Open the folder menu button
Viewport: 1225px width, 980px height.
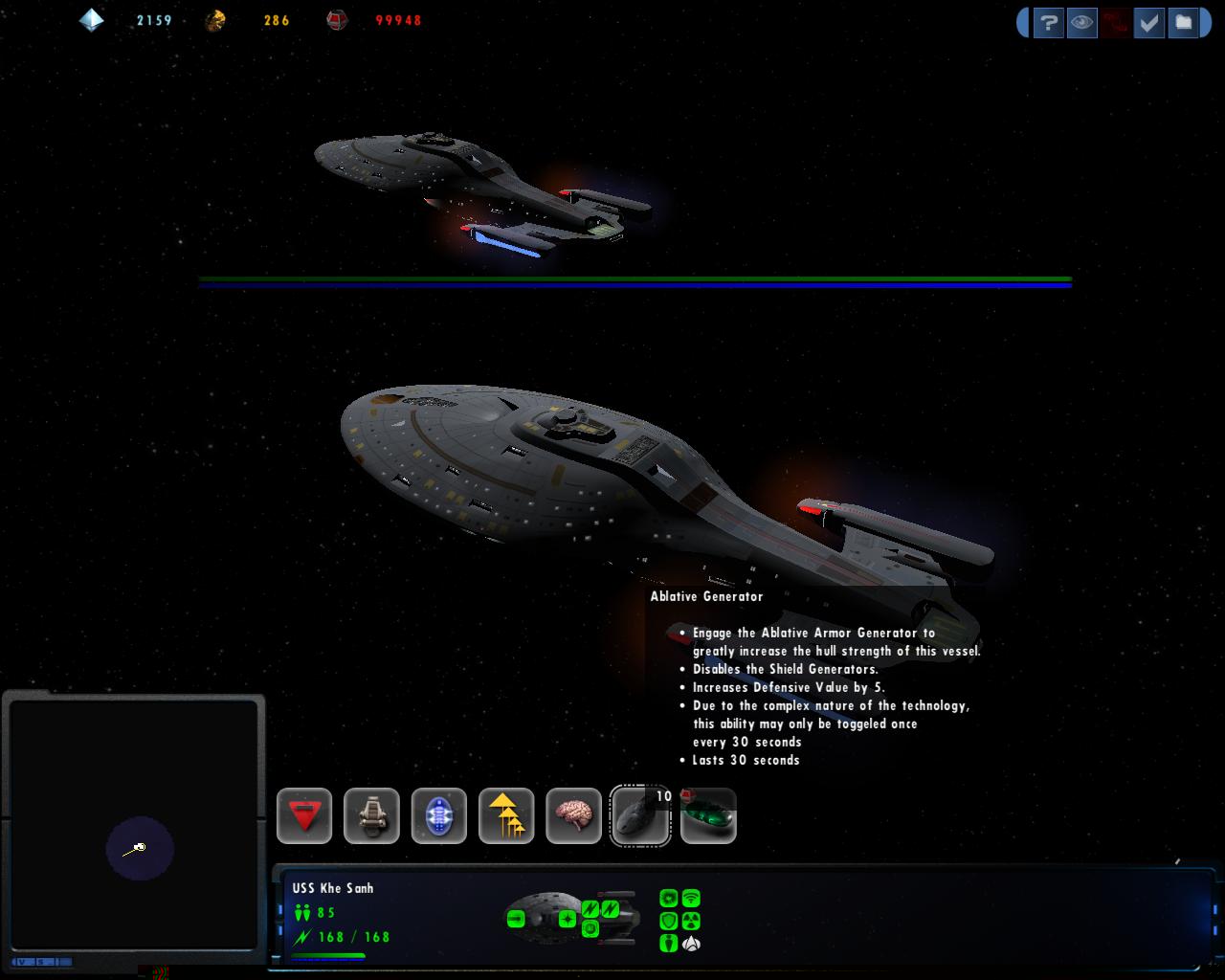click(1183, 22)
